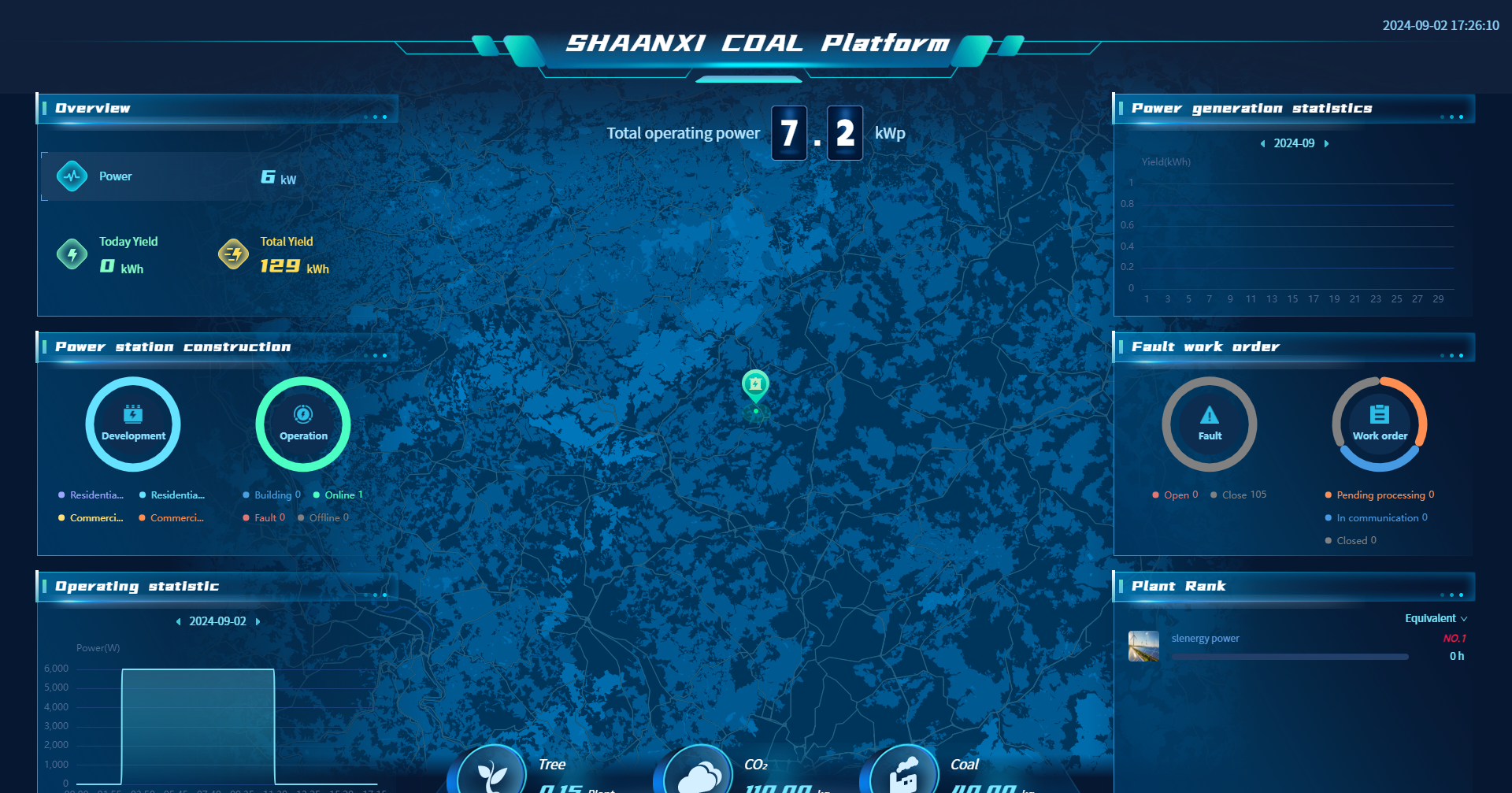Toggle the Offline legend entry

click(324, 518)
